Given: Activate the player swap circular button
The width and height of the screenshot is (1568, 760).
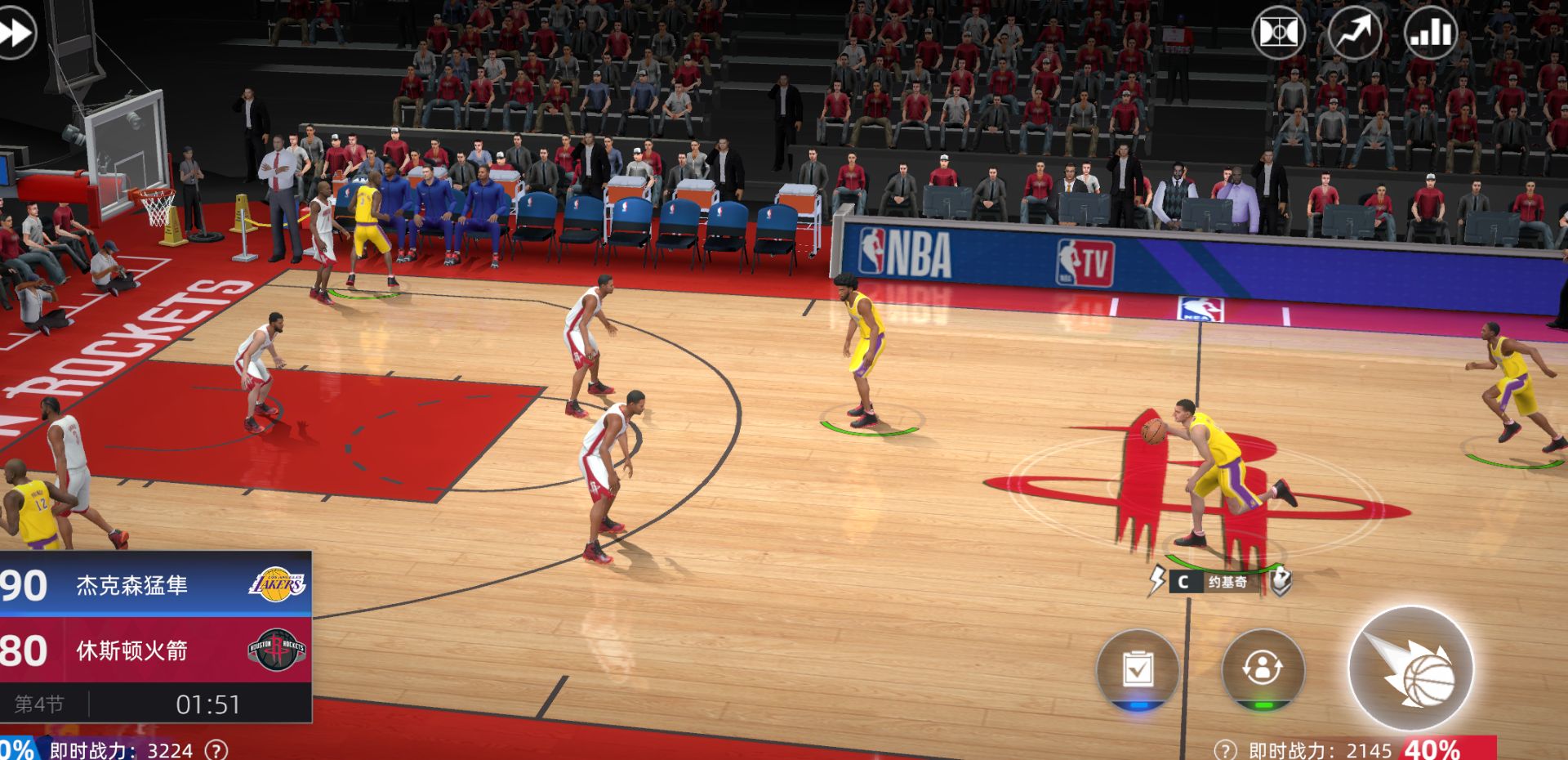Looking at the screenshot, I should tap(1263, 668).
